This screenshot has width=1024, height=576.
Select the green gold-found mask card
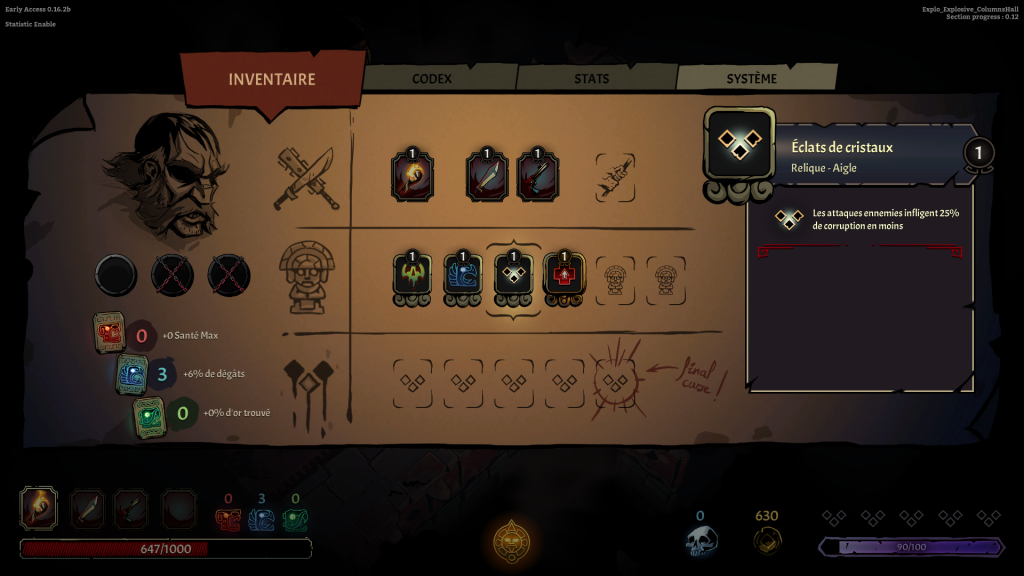(149, 414)
